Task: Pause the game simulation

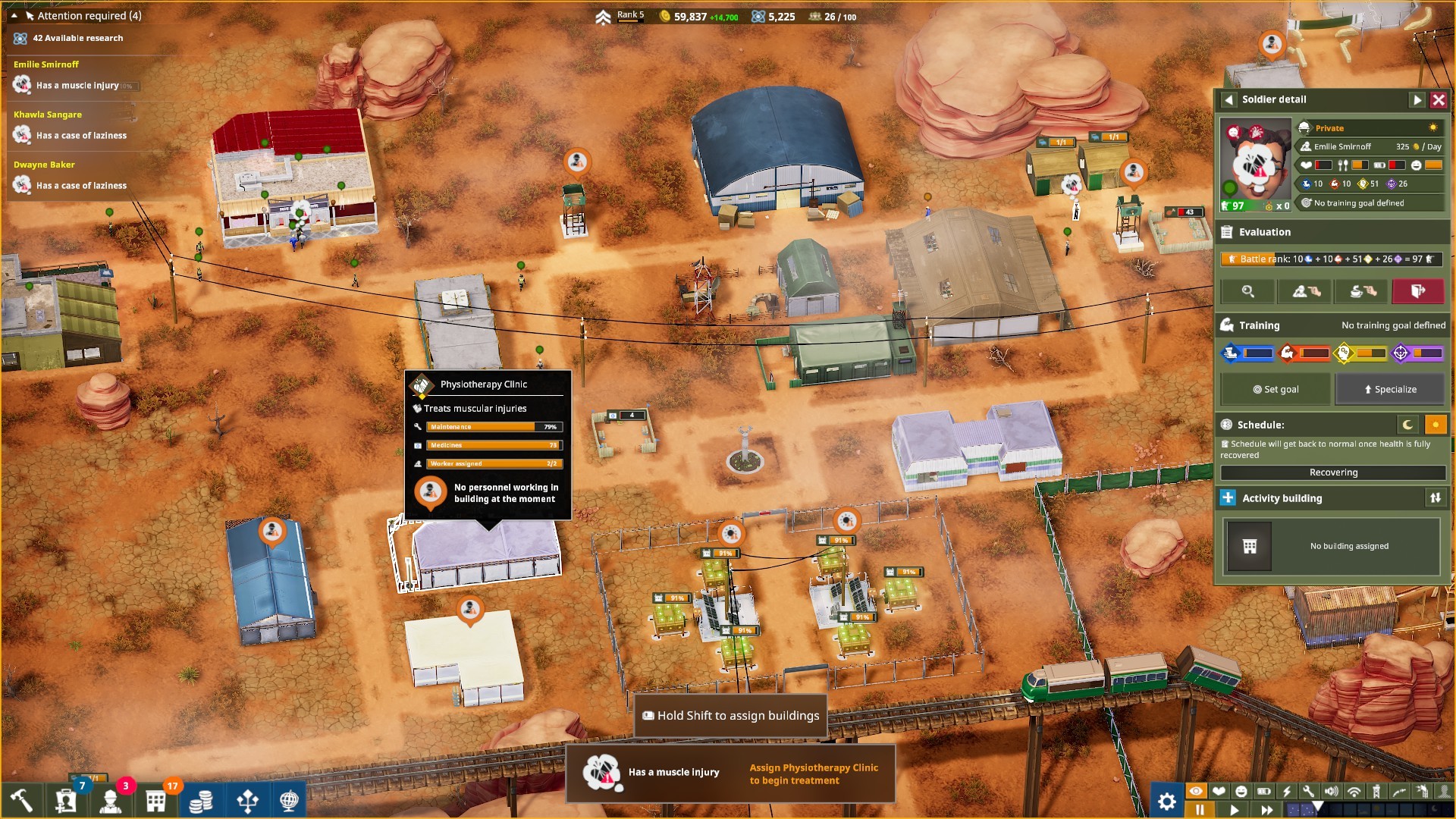Action: pyautogui.click(x=1200, y=808)
